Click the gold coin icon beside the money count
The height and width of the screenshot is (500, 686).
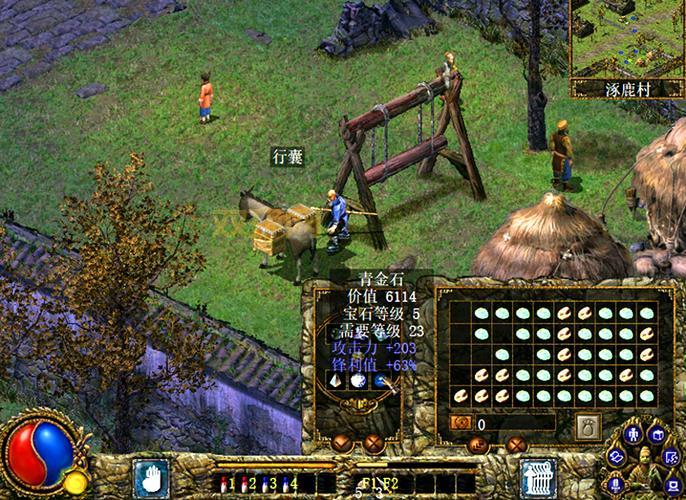coord(461,424)
